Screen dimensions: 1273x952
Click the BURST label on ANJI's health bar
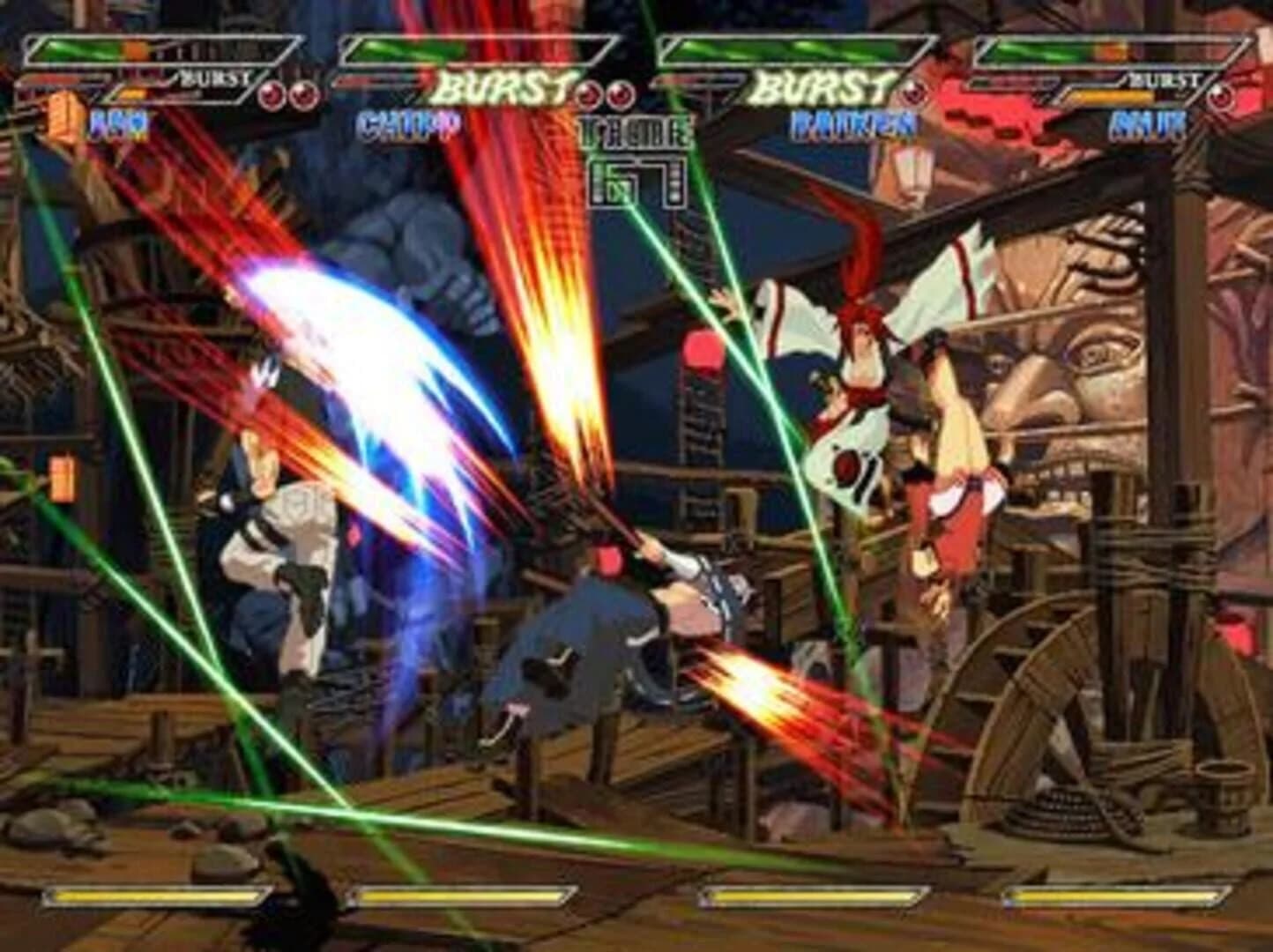coord(1165,79)
